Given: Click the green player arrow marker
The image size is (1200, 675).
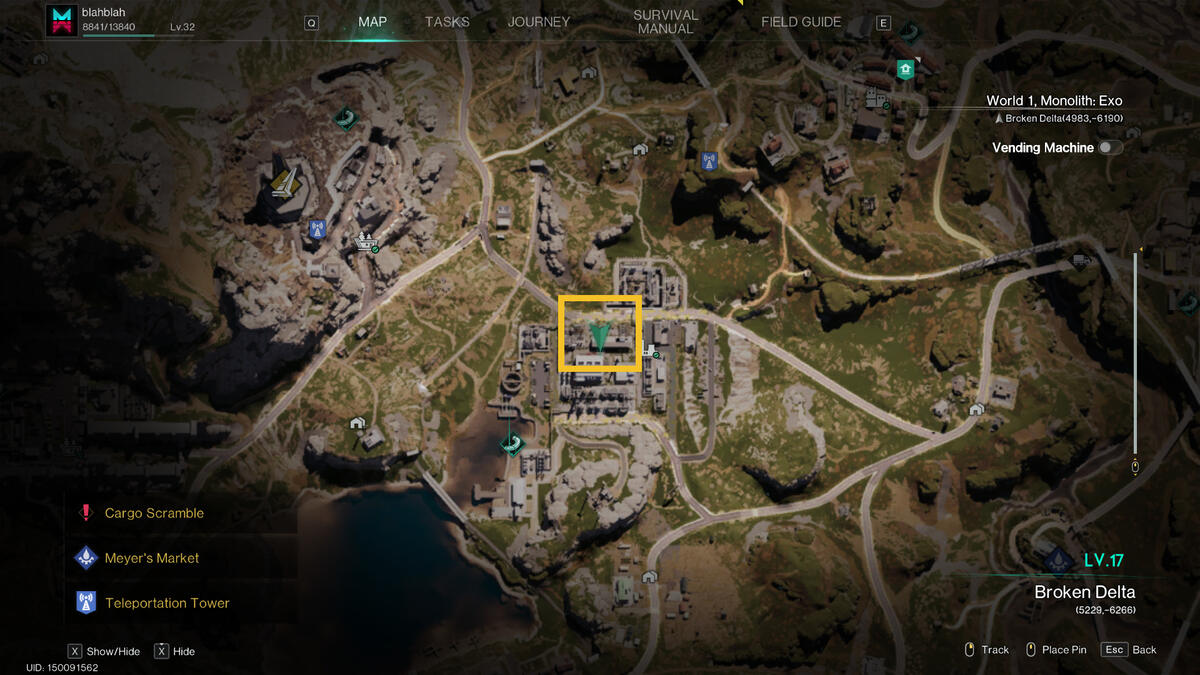Looking at the screenshot, I should point(600,336).
